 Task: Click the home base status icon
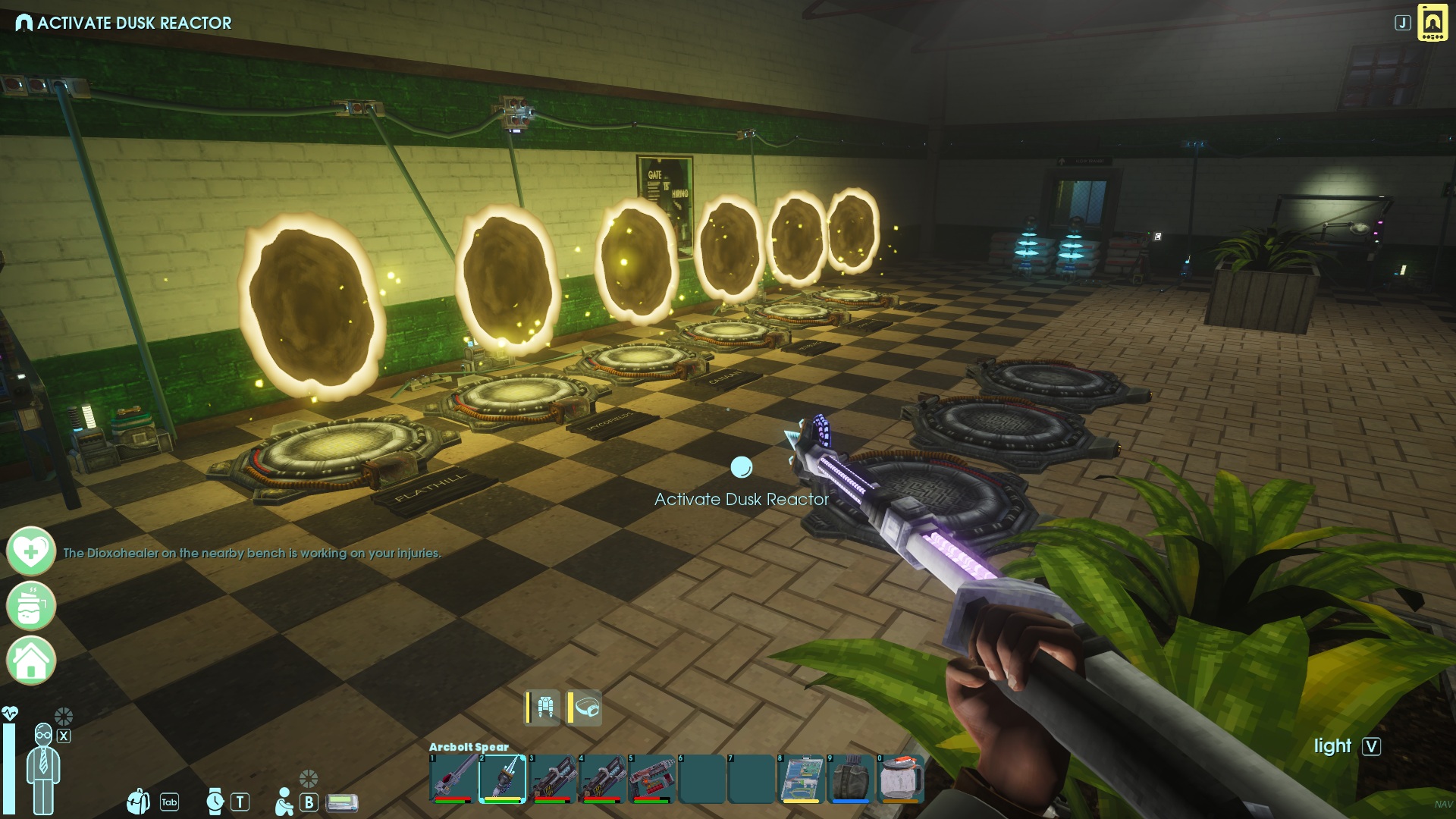click(x=31, y=660)
